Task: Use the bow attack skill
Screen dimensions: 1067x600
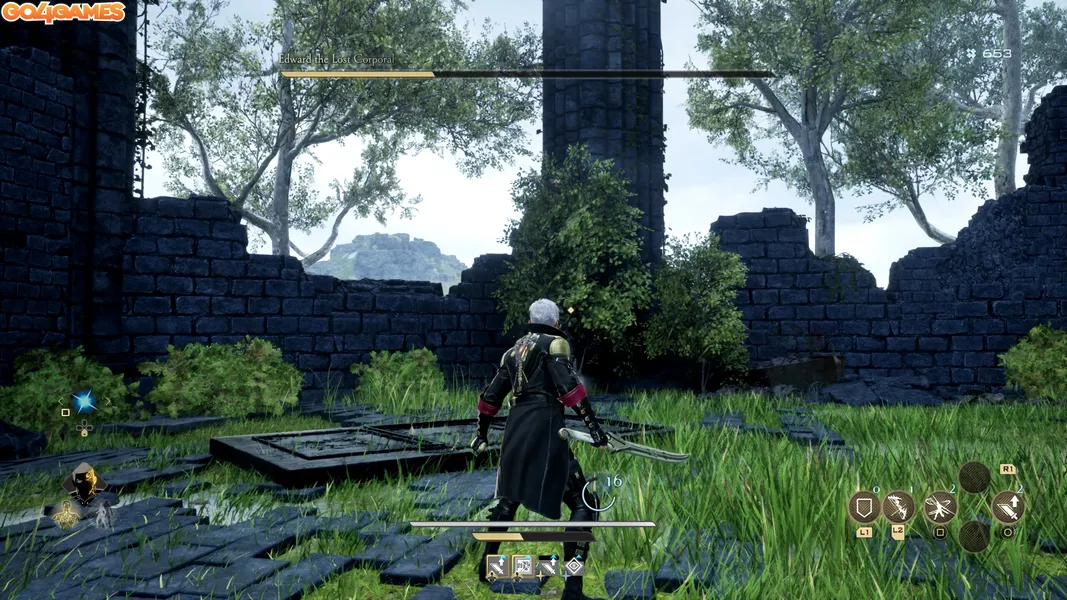Action: click(899, 507)
